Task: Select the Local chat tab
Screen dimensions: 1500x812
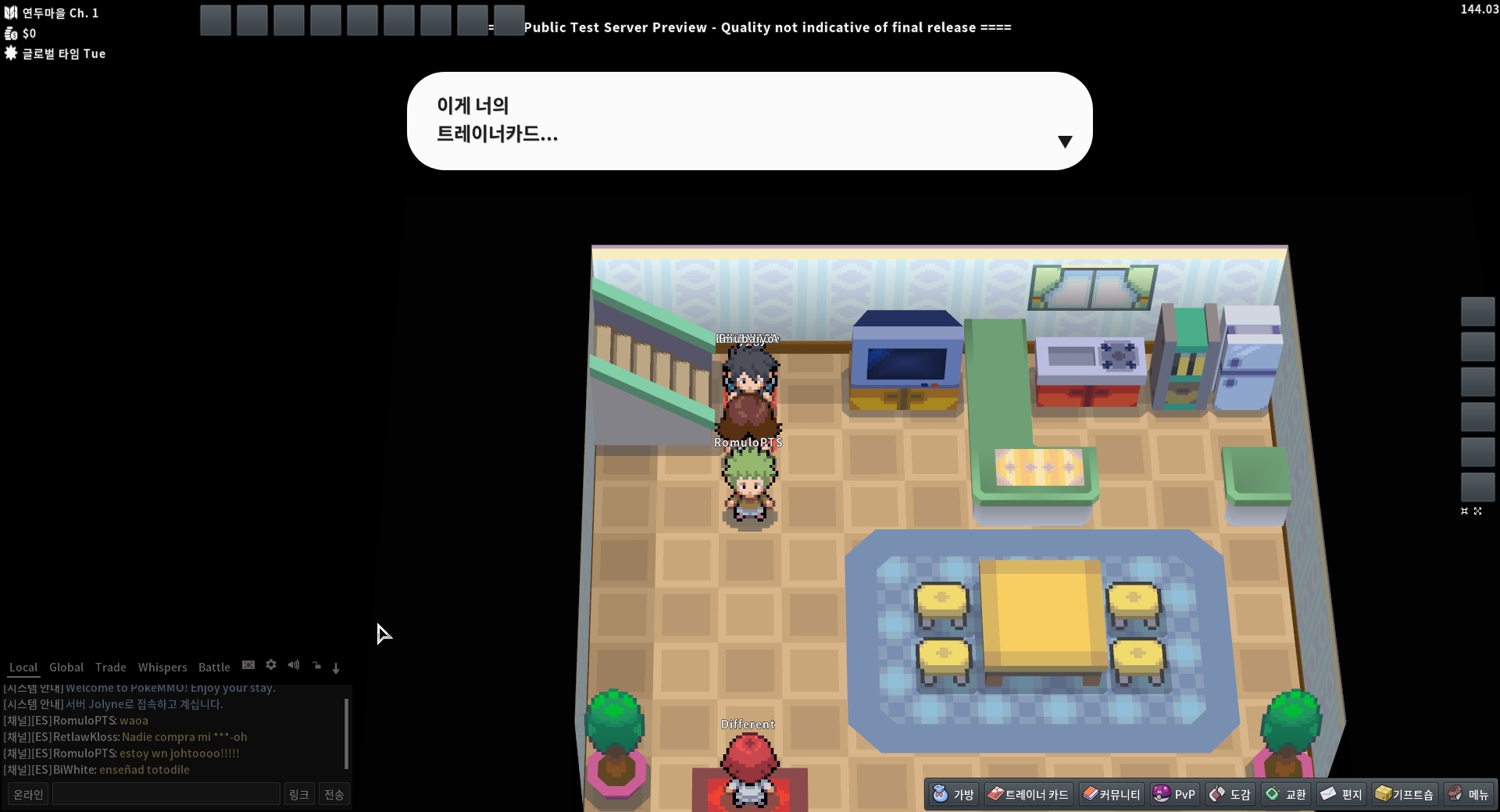Action: click(23, 668)
